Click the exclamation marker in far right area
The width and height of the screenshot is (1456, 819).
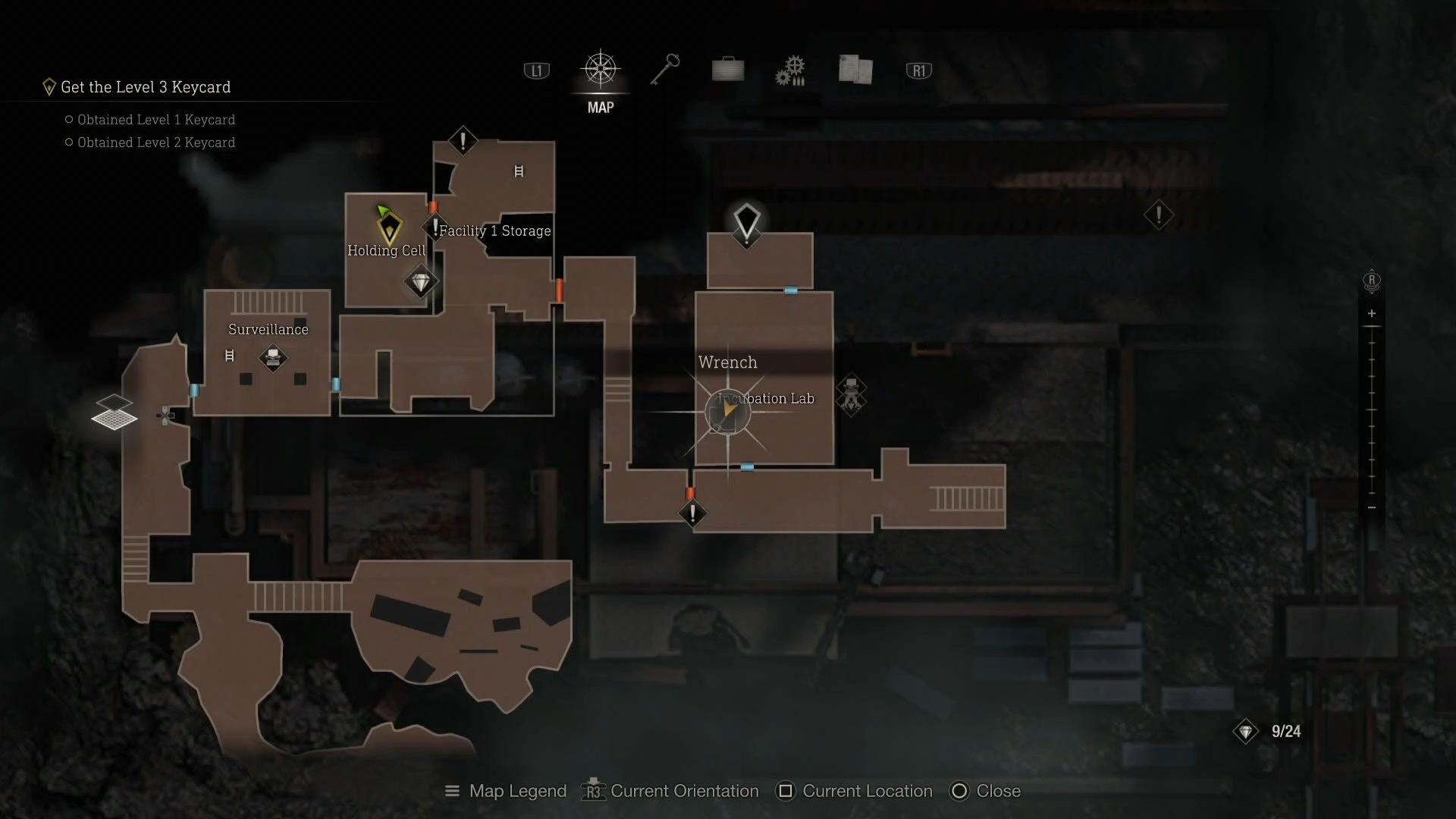point(1158,215)
